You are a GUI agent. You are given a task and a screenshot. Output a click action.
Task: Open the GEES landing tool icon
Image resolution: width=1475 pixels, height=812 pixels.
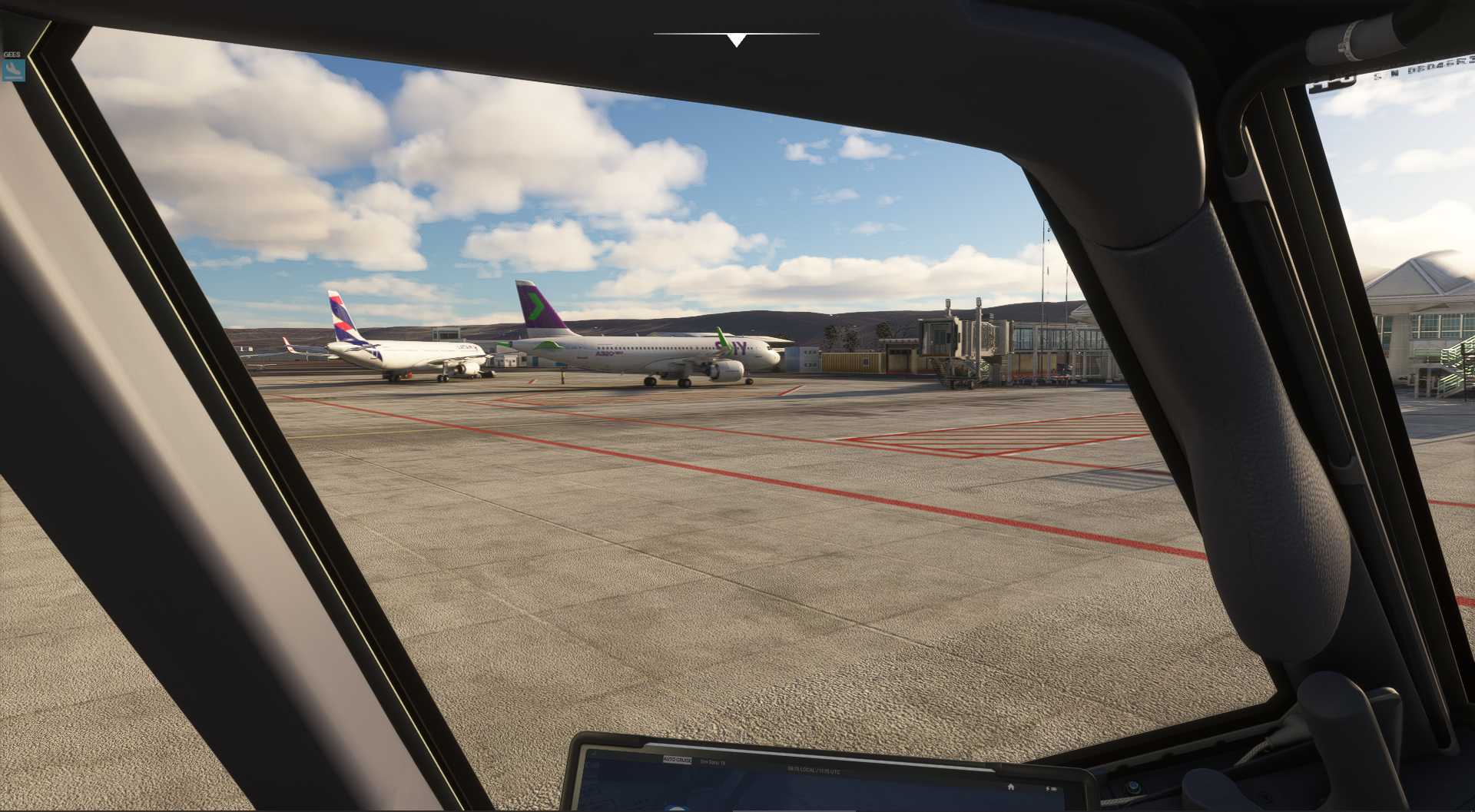coord(13,70)
